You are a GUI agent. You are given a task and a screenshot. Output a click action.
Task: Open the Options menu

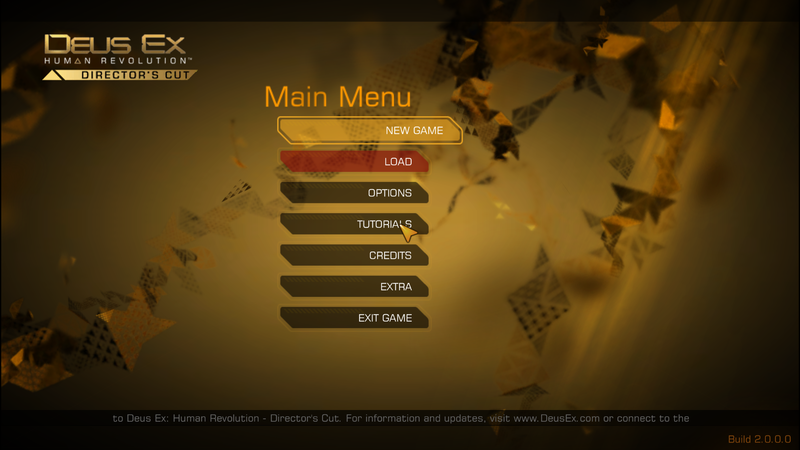pos(355,193)
